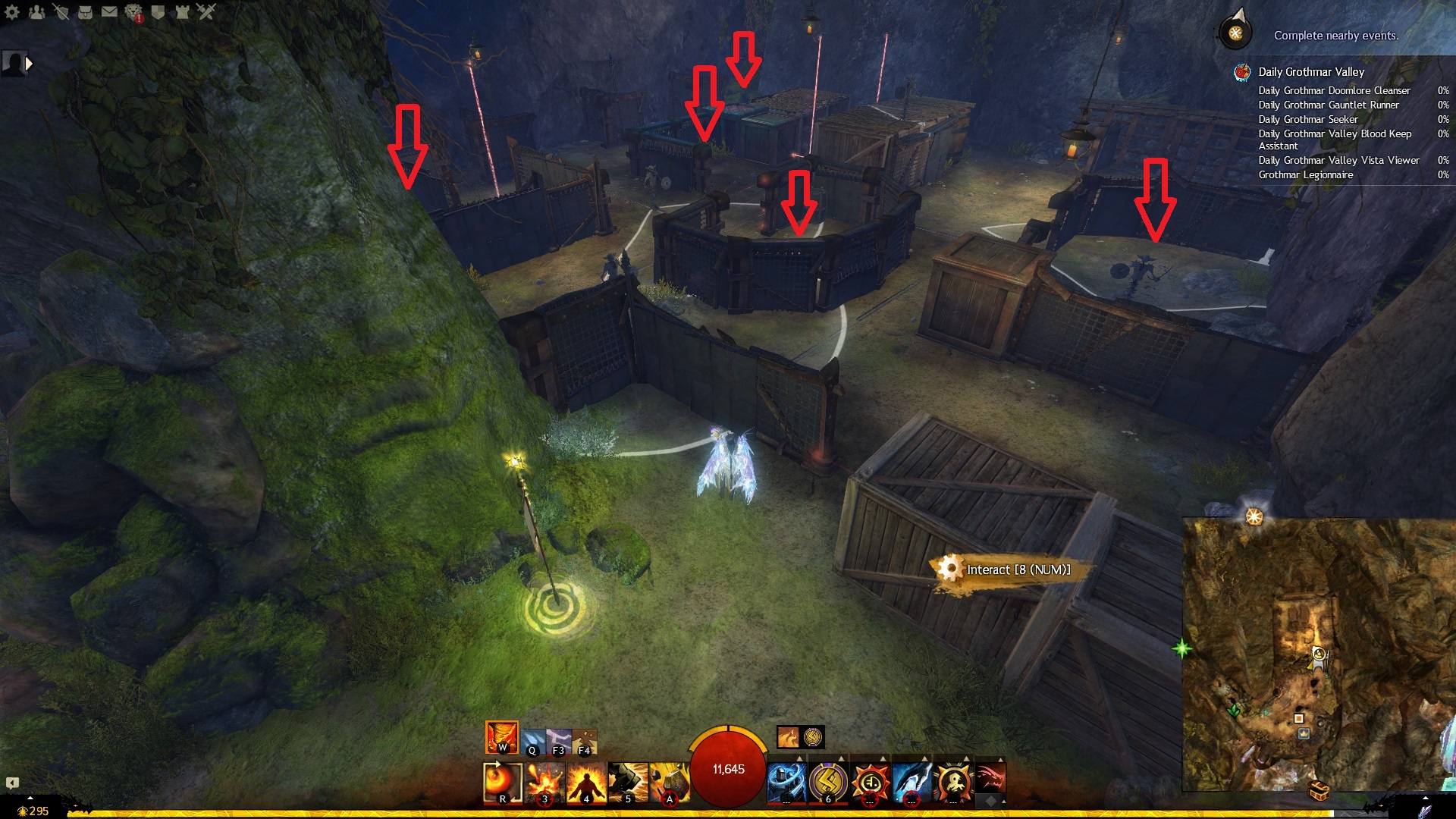This screenshot has height=819, width=1456.
Task: Select the Daily Grothmar Vista Viewer objective
Action: 1338,160
